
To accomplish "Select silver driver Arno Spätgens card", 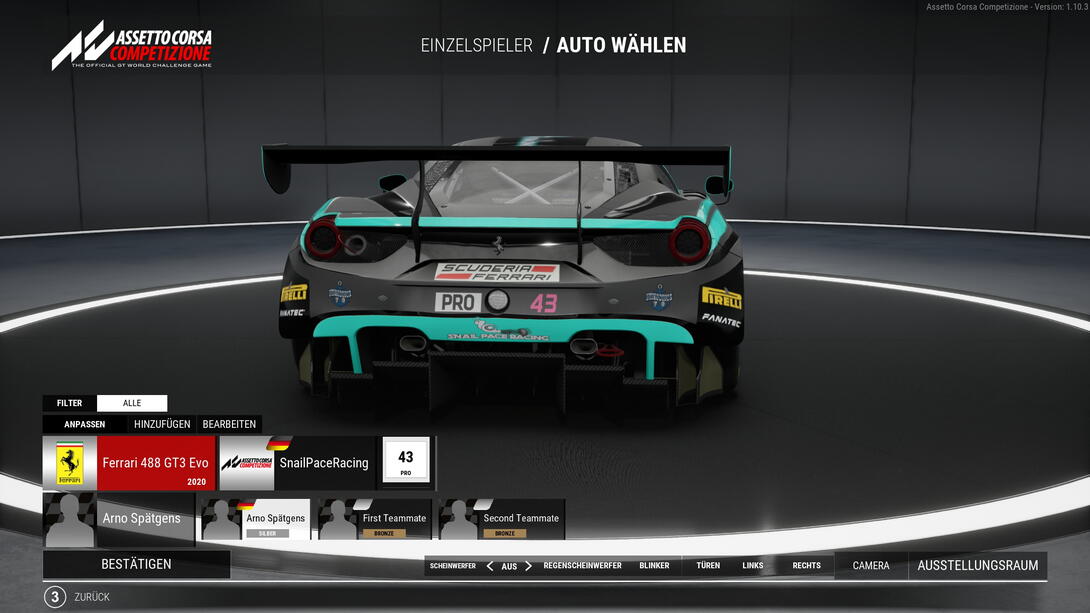I will [256, 520].
